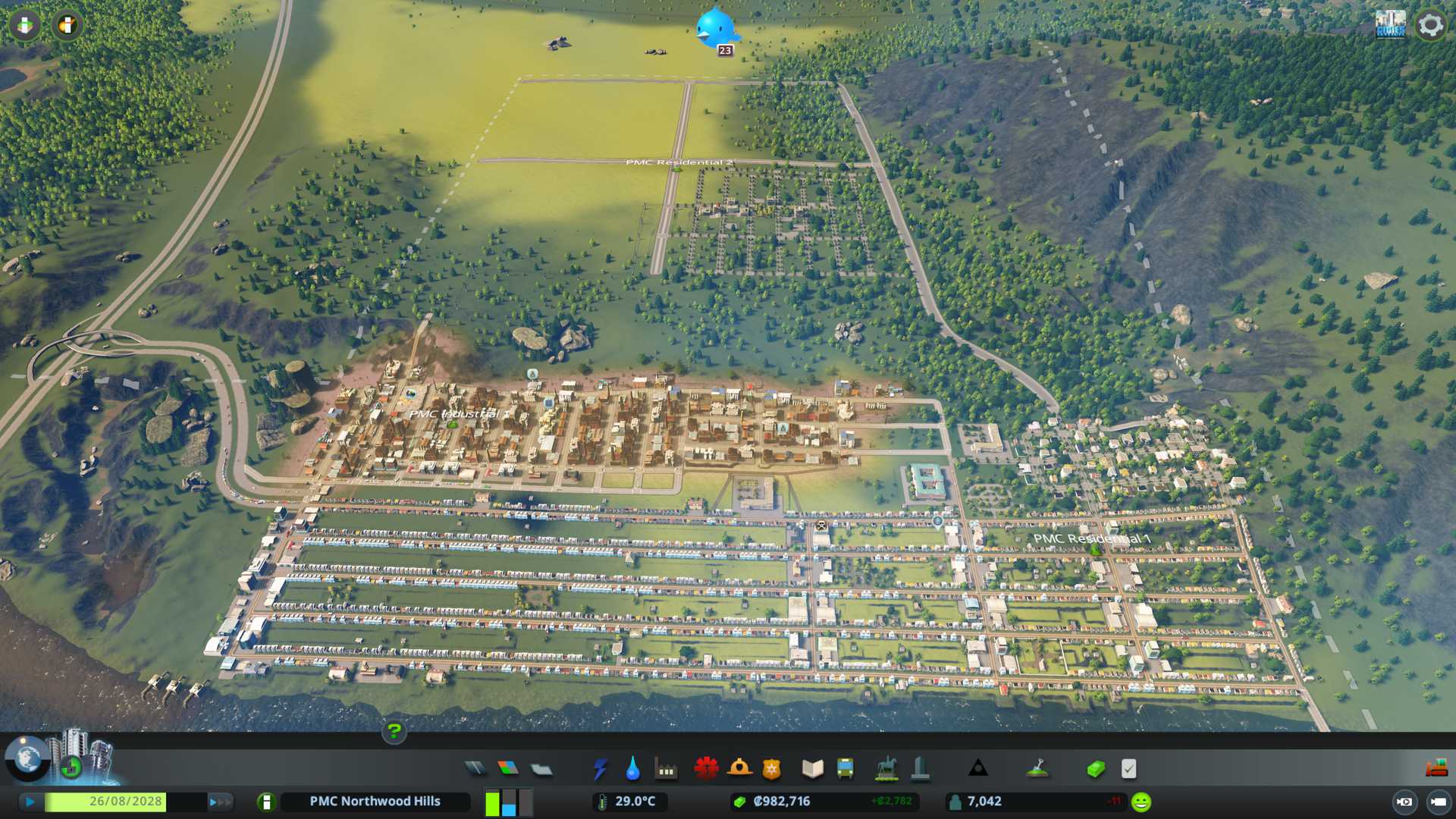Open the Education book menu

812,769
